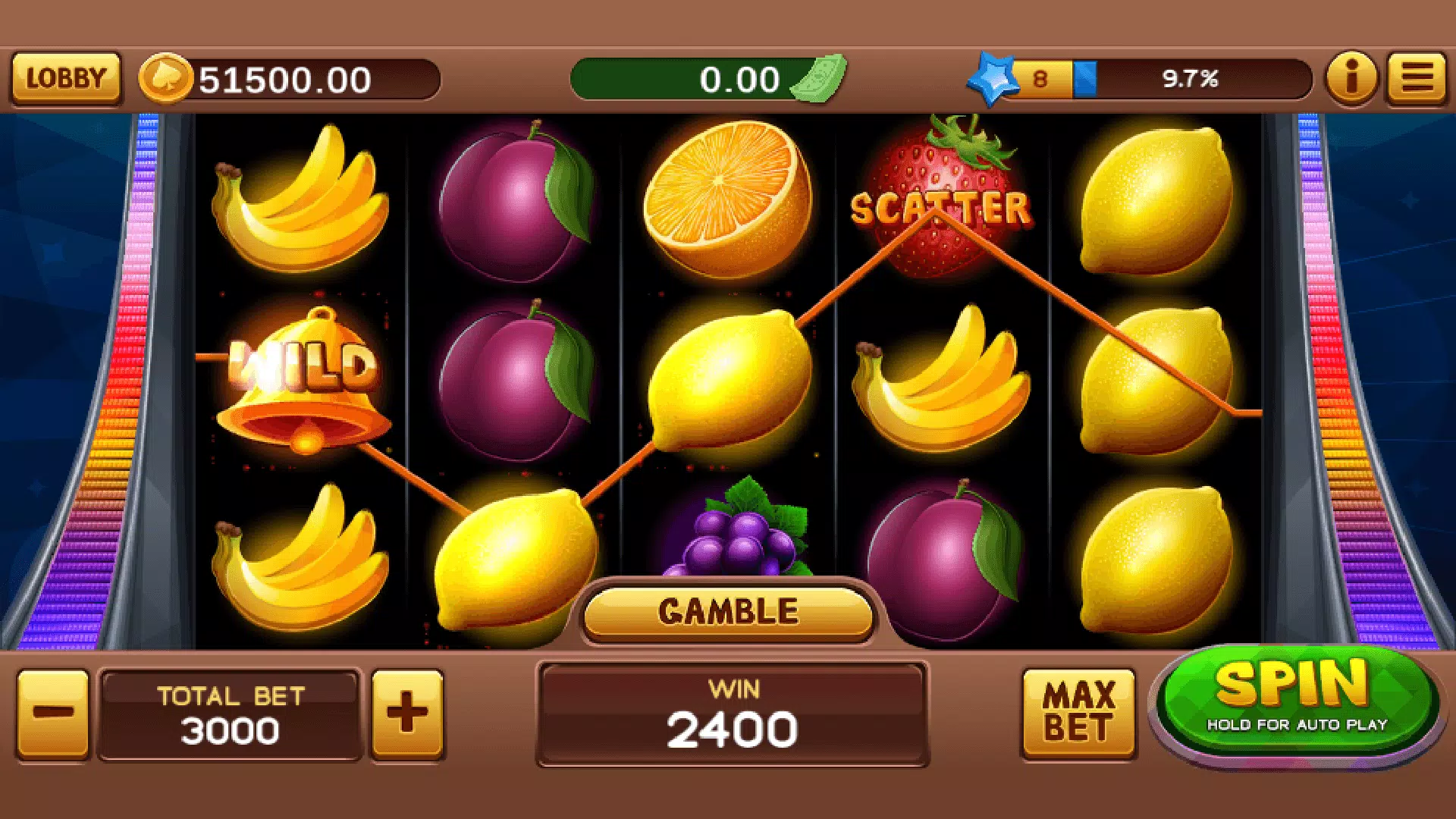
Task: Click the banana symbol on the first reel
Action: pyautogui.click(x=300, y=205)
